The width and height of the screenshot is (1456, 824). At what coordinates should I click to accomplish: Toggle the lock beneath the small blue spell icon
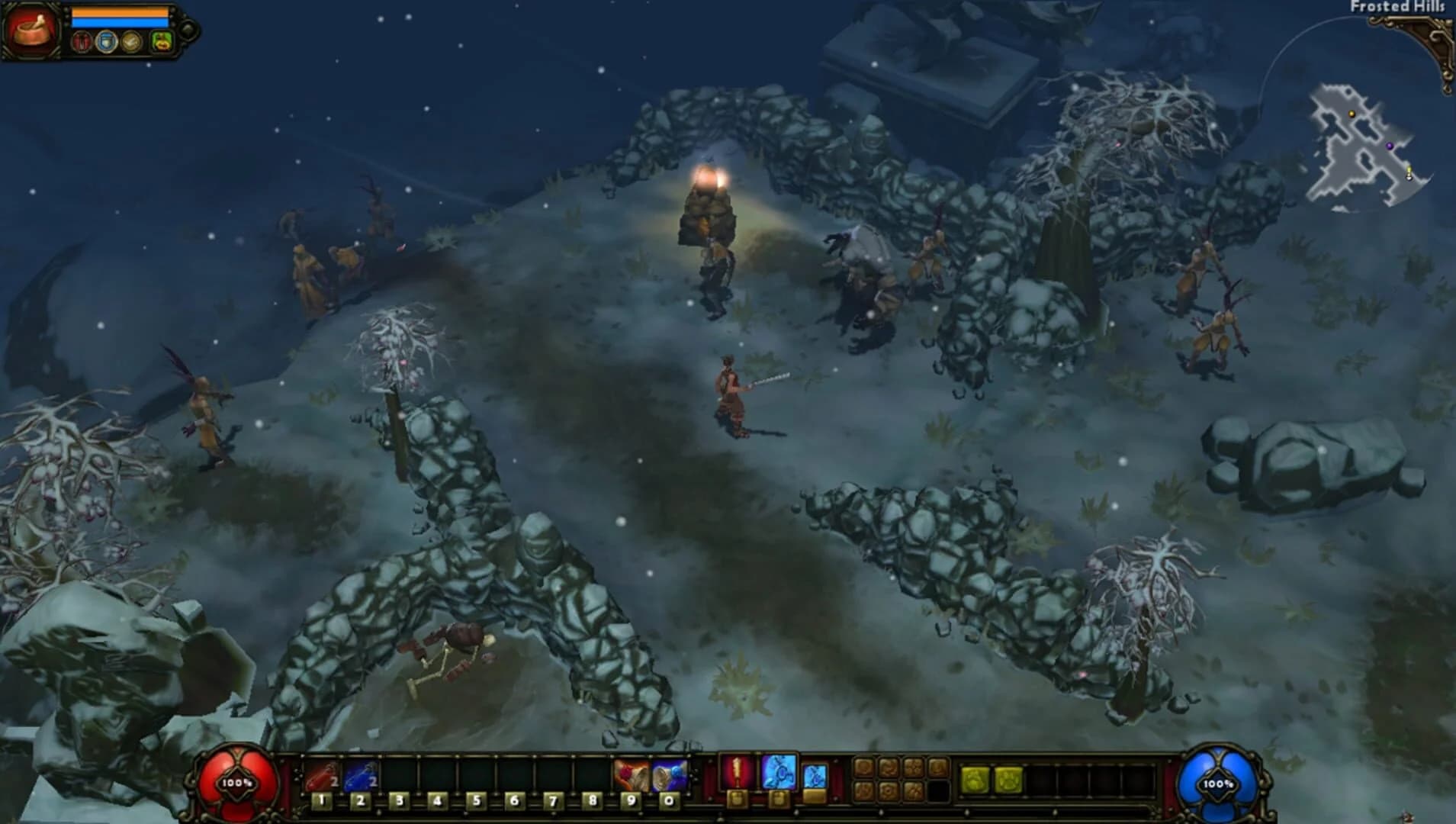(x=815, y=796)
